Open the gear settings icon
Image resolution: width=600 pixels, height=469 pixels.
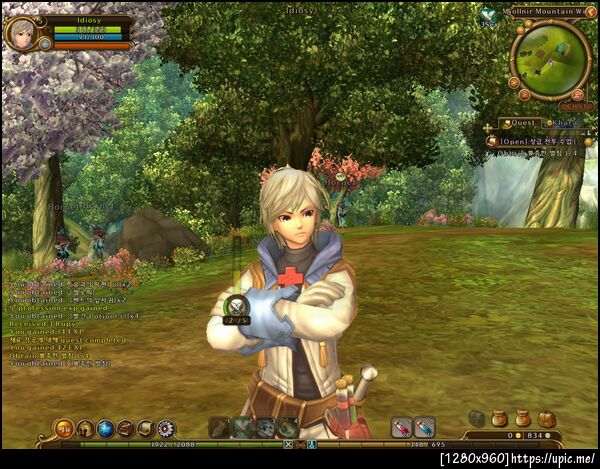(x=166, y=429)
